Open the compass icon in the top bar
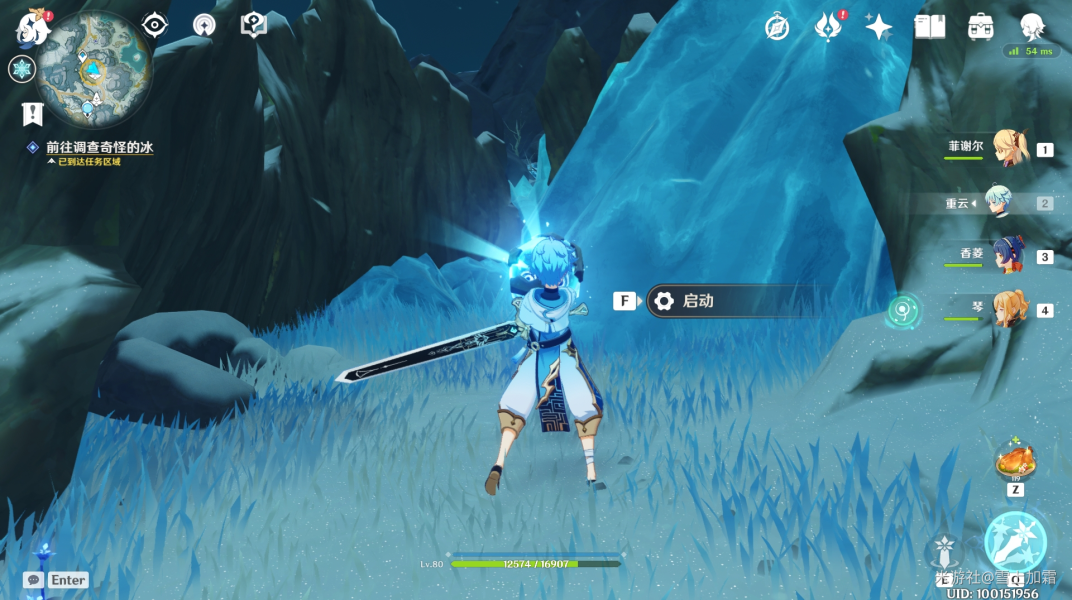Viewport: 1072px width, 600px height. tap(777, 27)
